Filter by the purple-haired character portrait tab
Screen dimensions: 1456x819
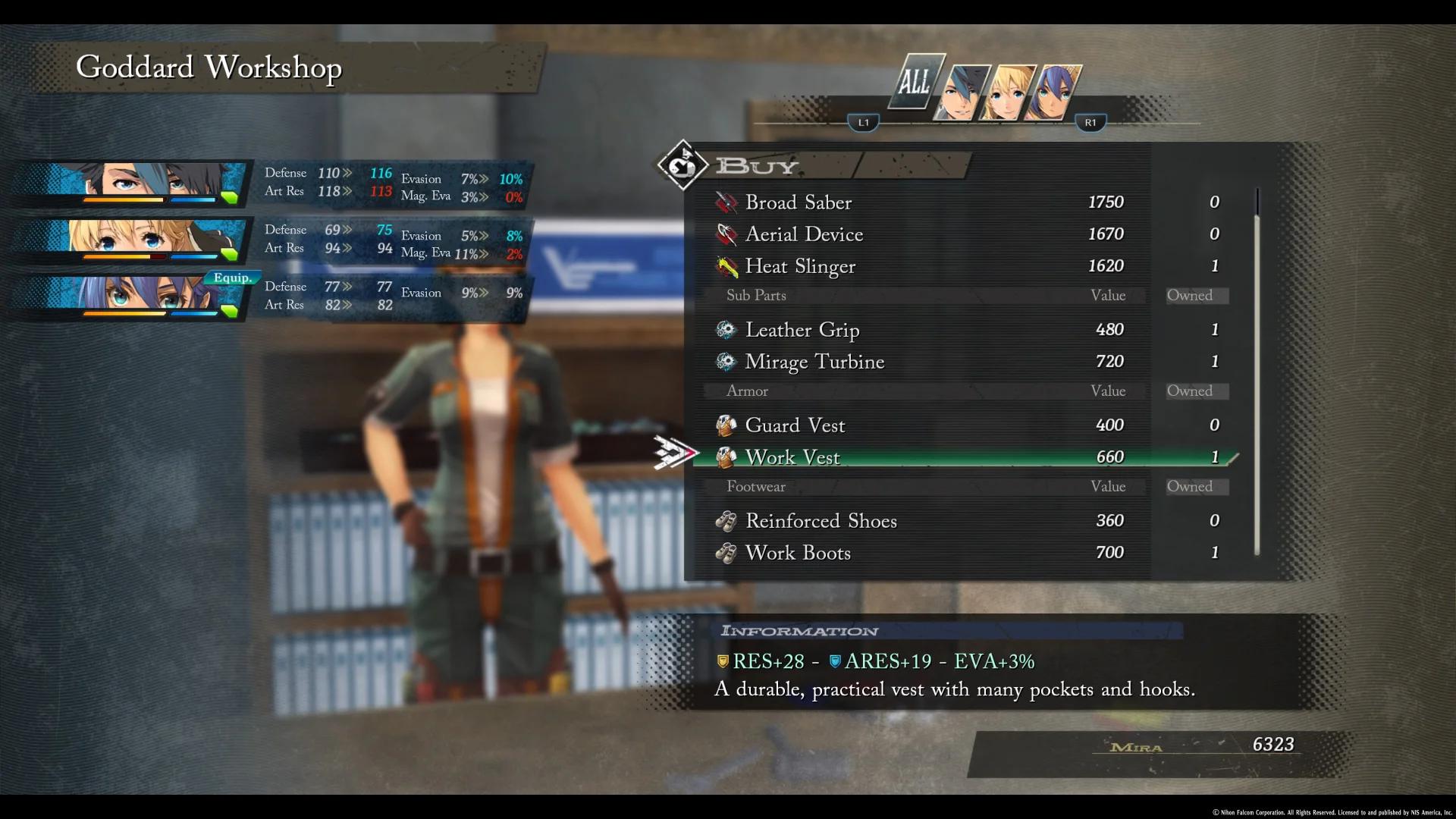click(1052, 93)
